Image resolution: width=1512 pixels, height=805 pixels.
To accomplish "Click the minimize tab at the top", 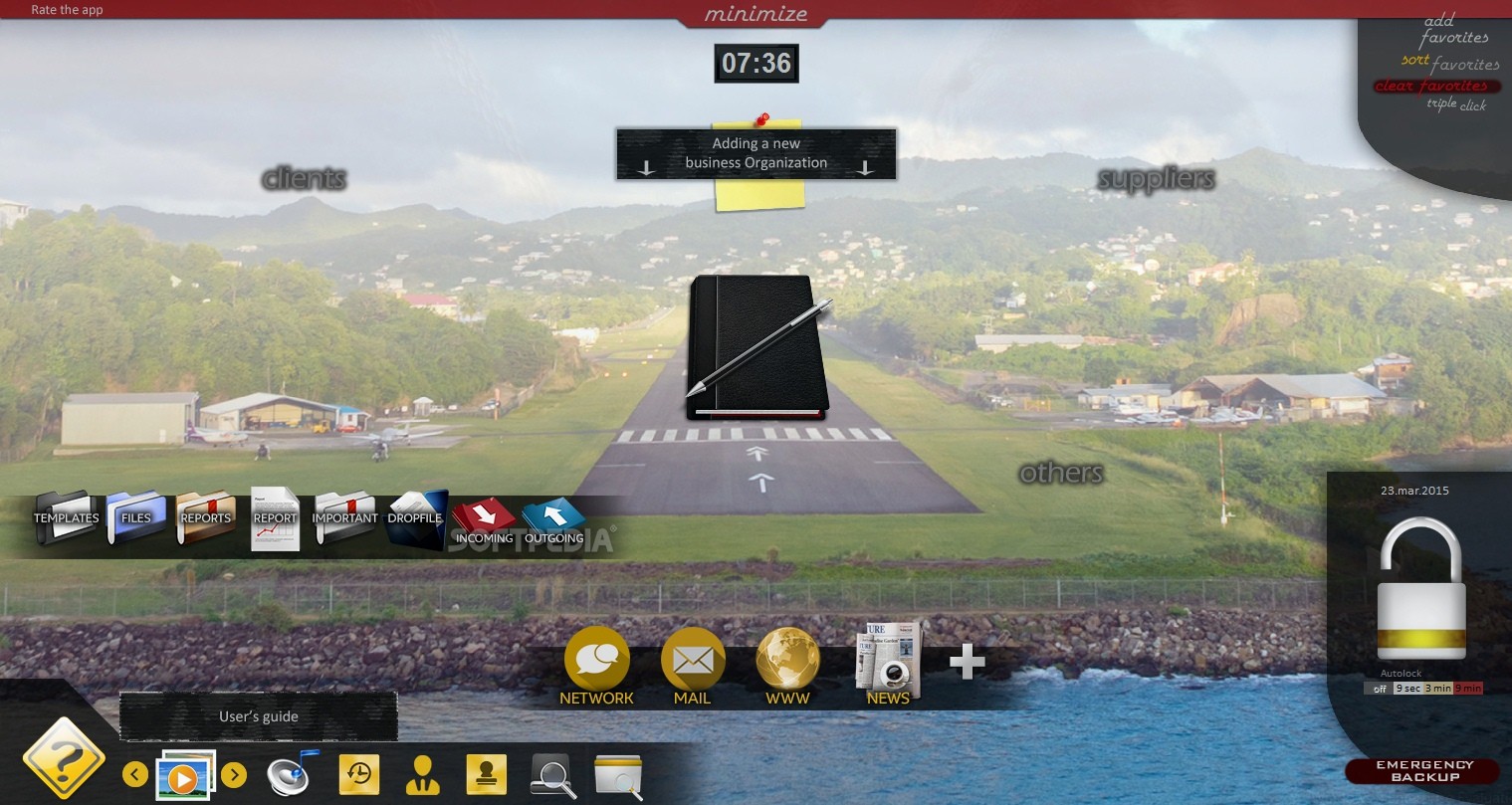I will (x=756, y=14).
